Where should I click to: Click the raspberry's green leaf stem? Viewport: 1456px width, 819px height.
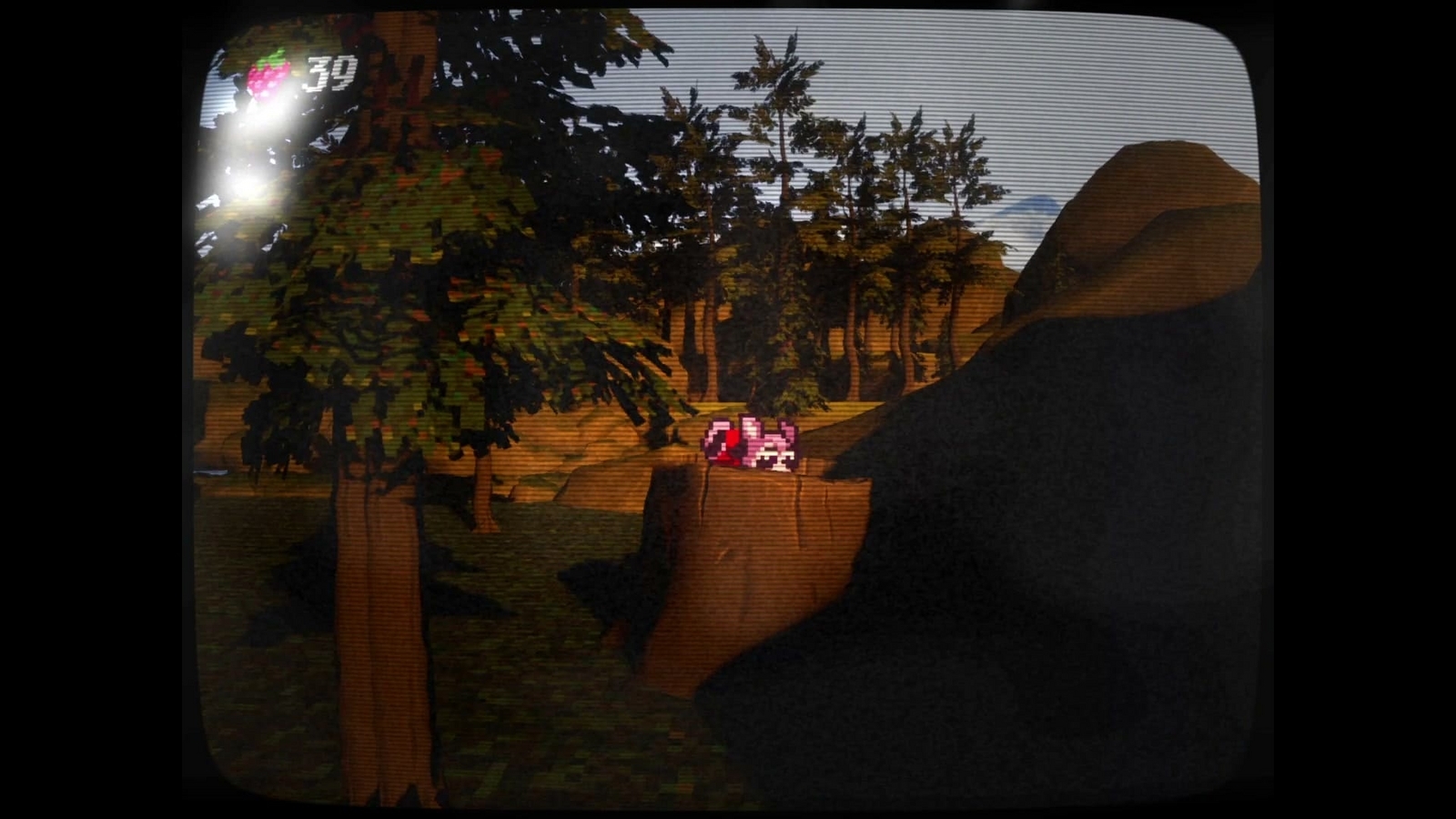pyautogui.click(x=273, y=56)
